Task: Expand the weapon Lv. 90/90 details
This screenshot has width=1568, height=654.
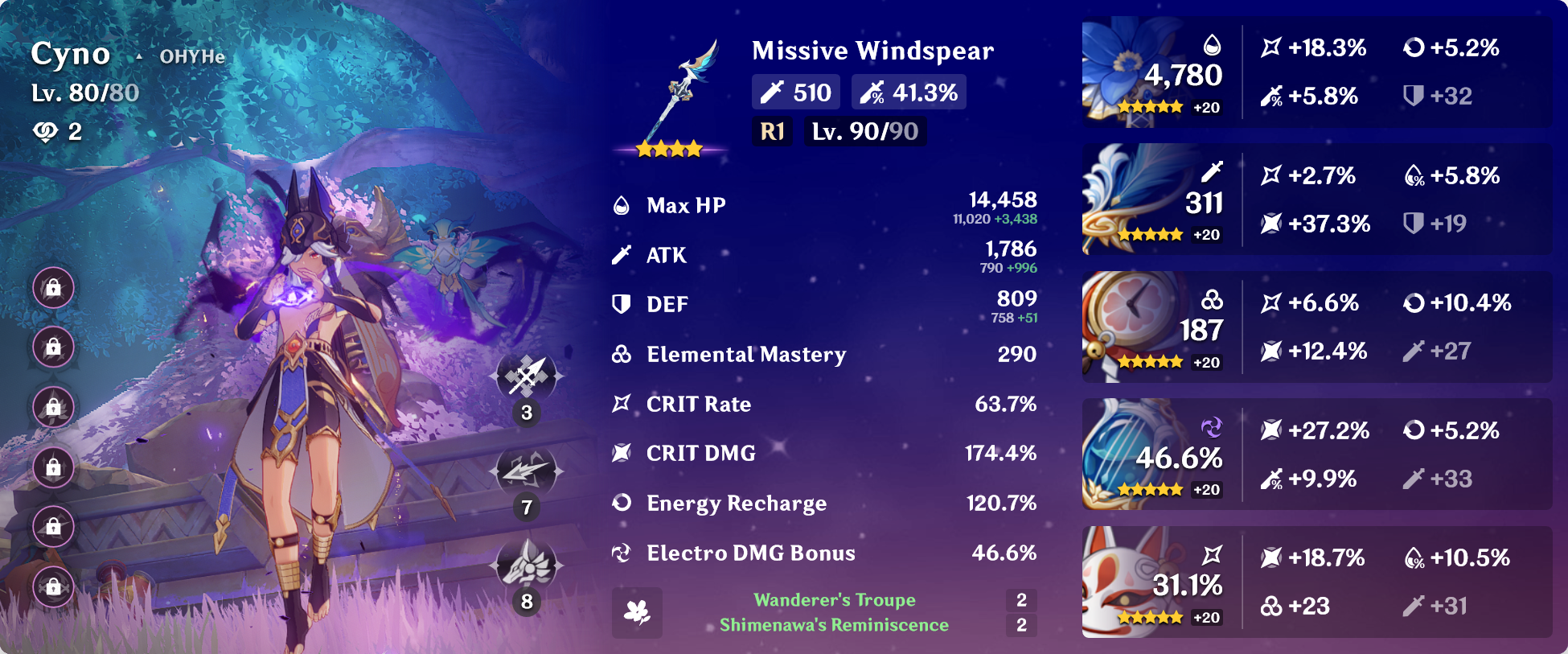Action: [864, 131]
